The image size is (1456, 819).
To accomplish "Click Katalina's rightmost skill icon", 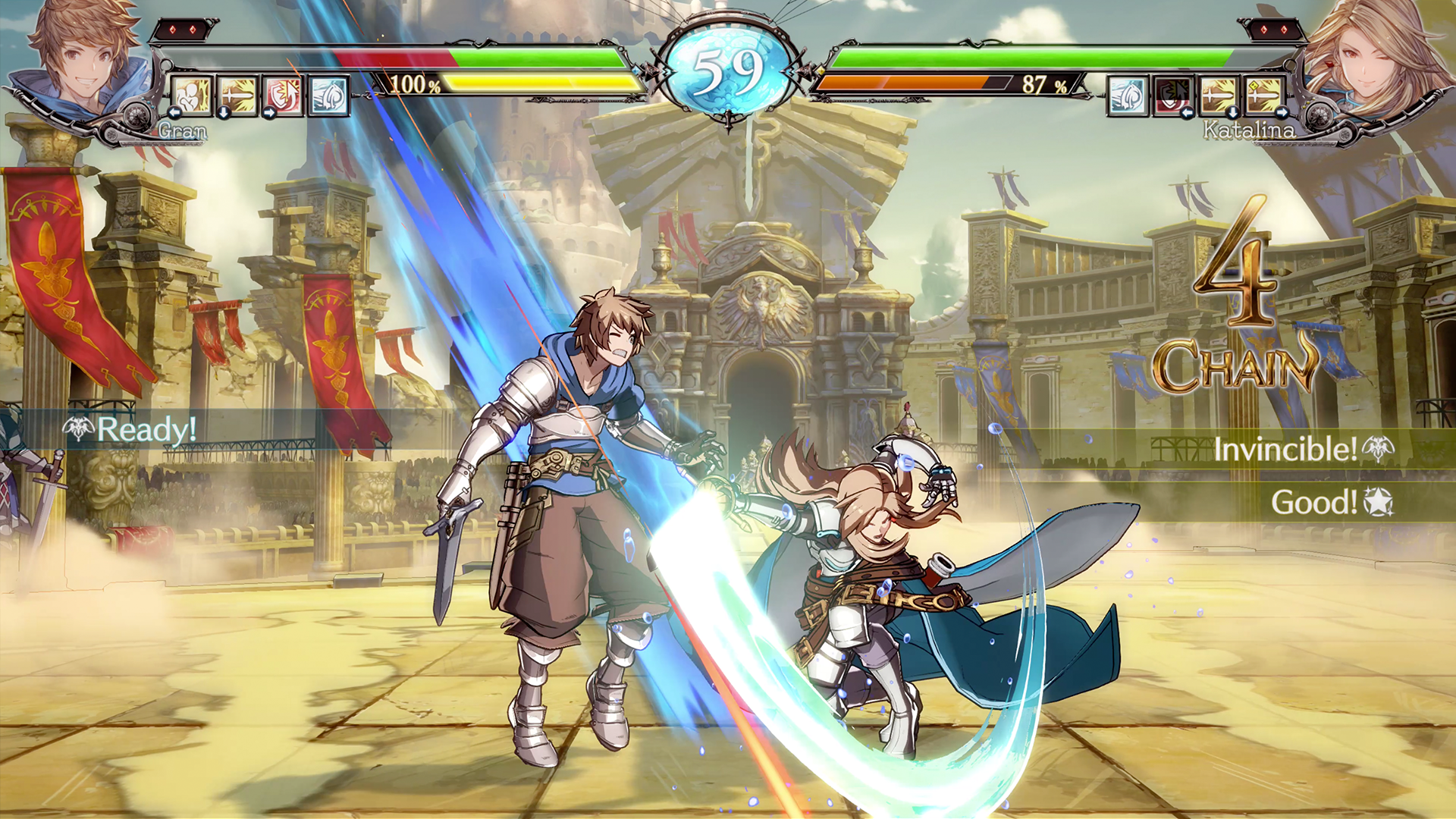I will click(1261, 93).
